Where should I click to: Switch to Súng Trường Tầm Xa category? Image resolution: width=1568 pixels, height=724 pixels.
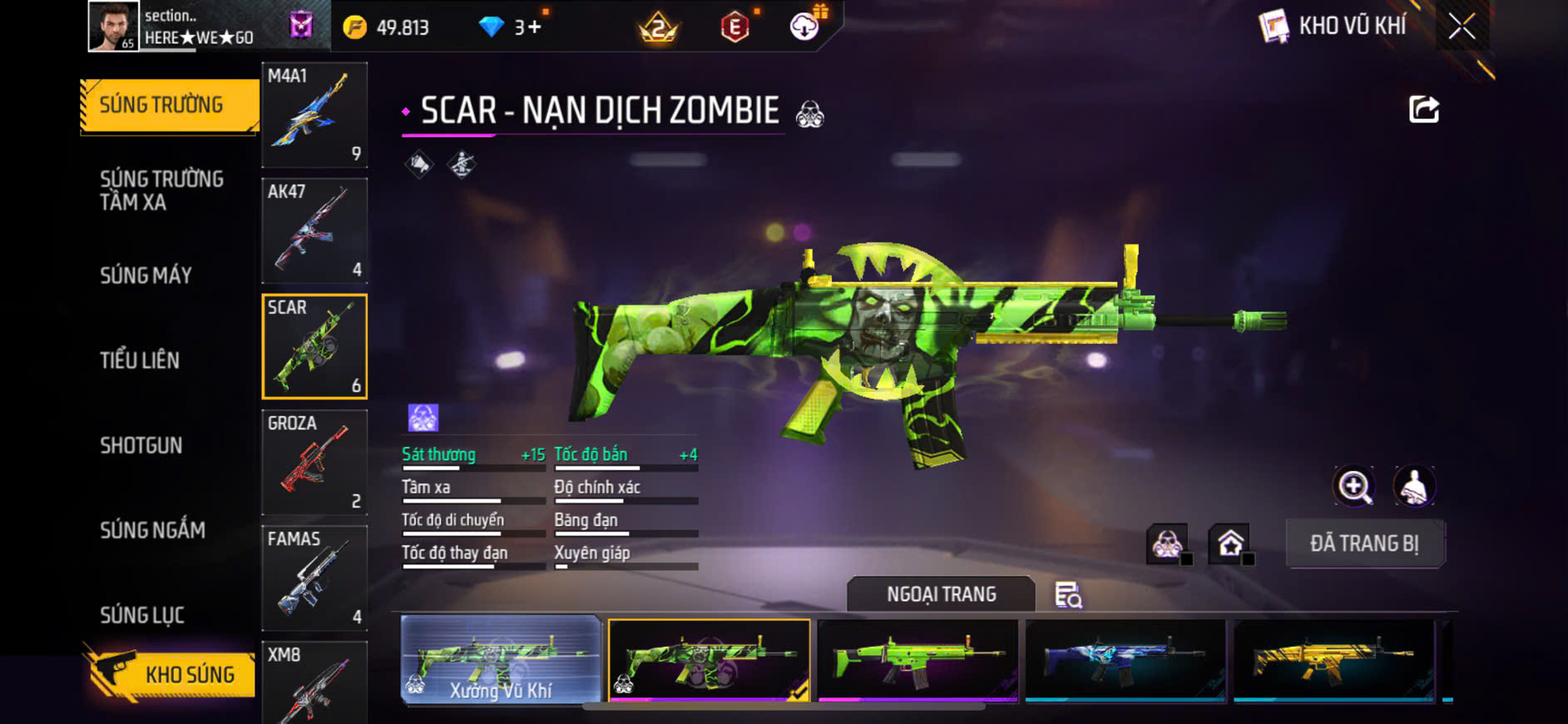coord(161,191)
